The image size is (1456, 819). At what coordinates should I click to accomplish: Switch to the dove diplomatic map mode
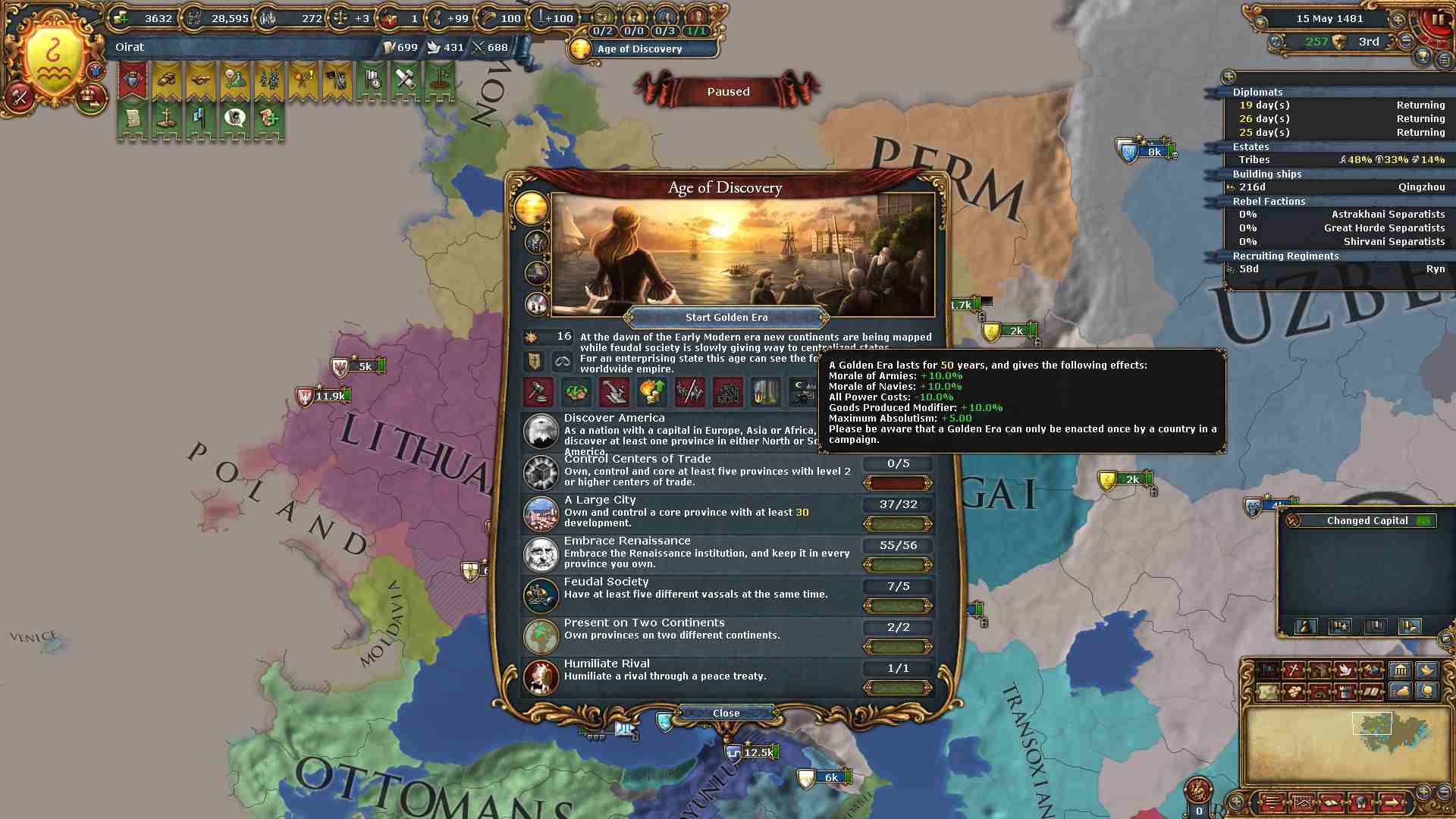1345,670
